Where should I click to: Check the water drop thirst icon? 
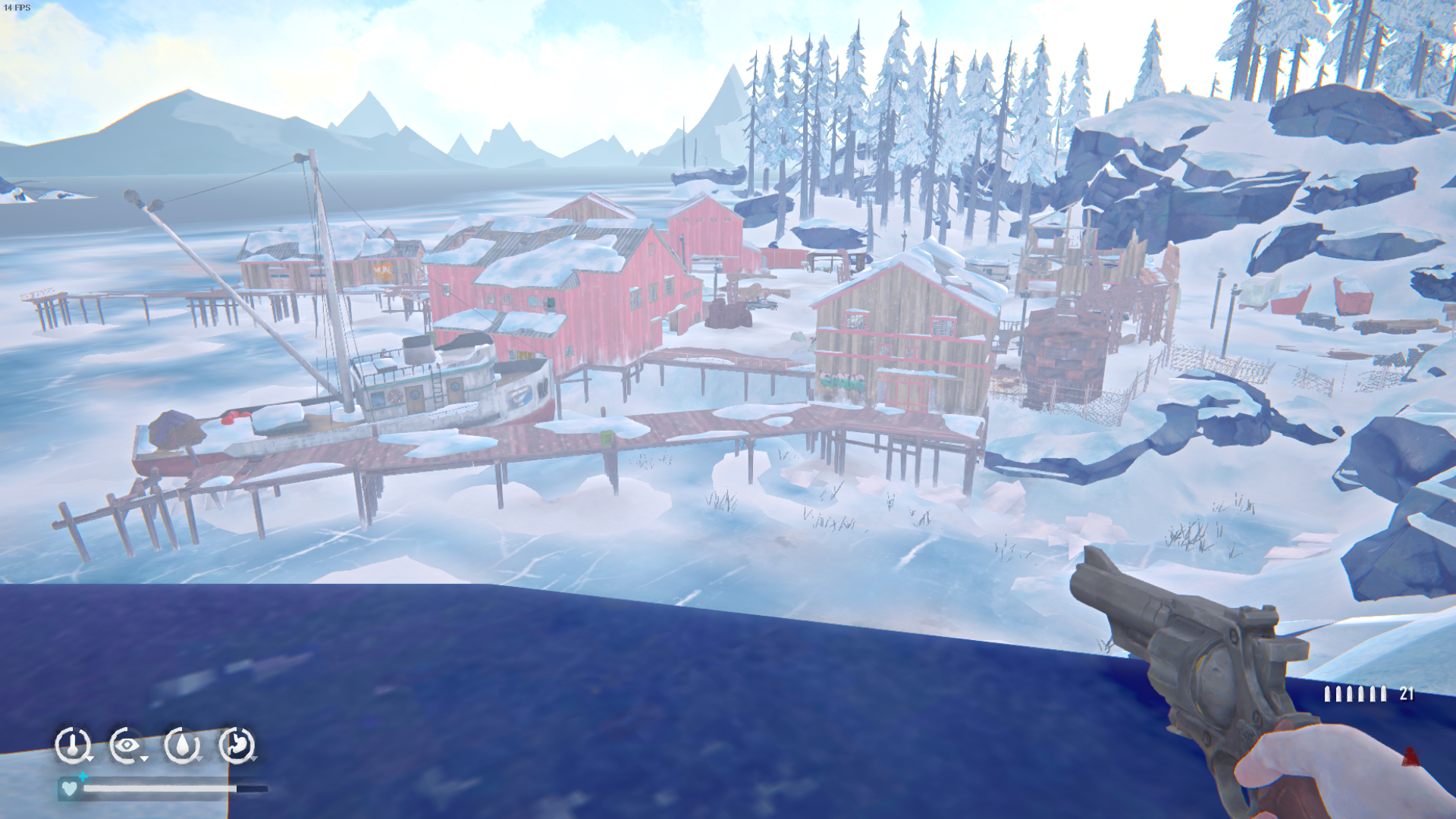(182, 745)
